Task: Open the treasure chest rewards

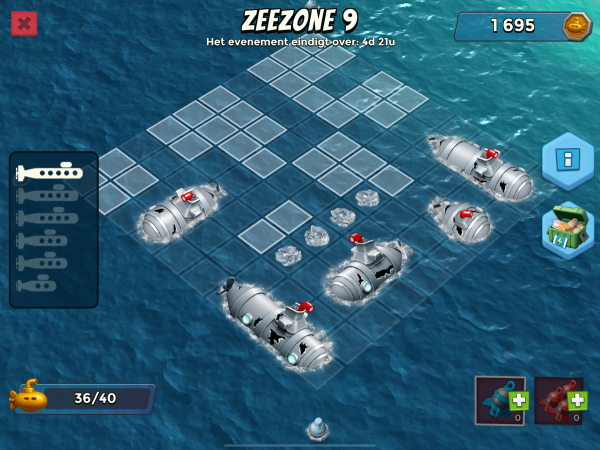Action: pos(567,229)
